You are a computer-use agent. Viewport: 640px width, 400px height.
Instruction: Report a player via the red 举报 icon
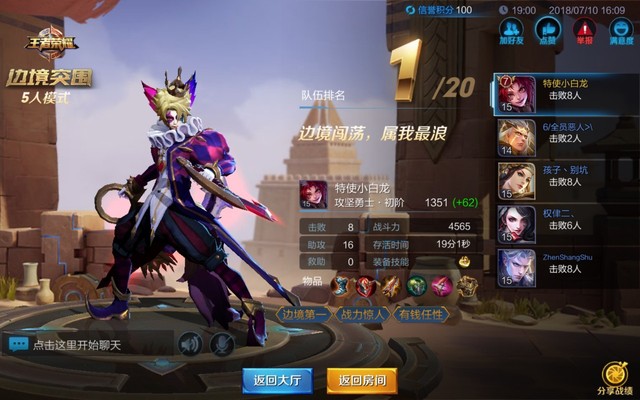pyautogui.click(x=583, y=30)
